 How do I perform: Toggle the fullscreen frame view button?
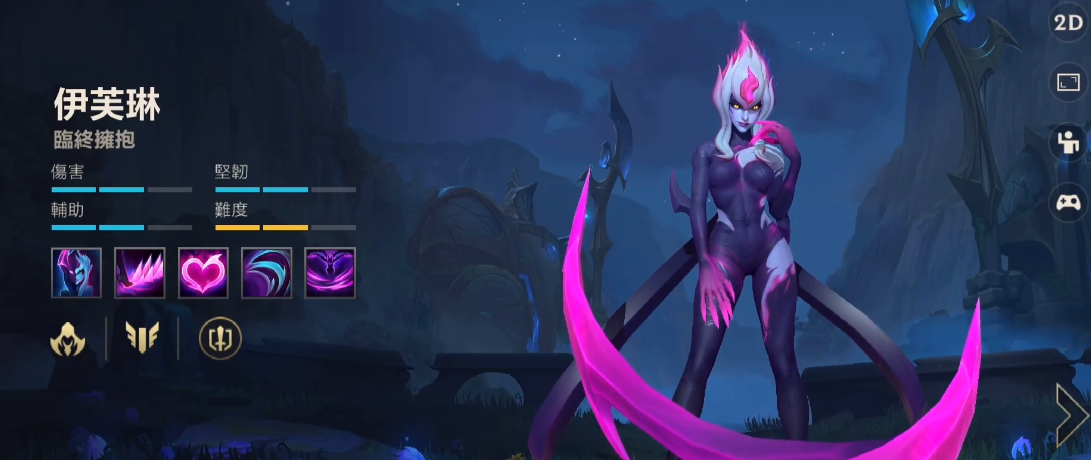coord(1069,82)
